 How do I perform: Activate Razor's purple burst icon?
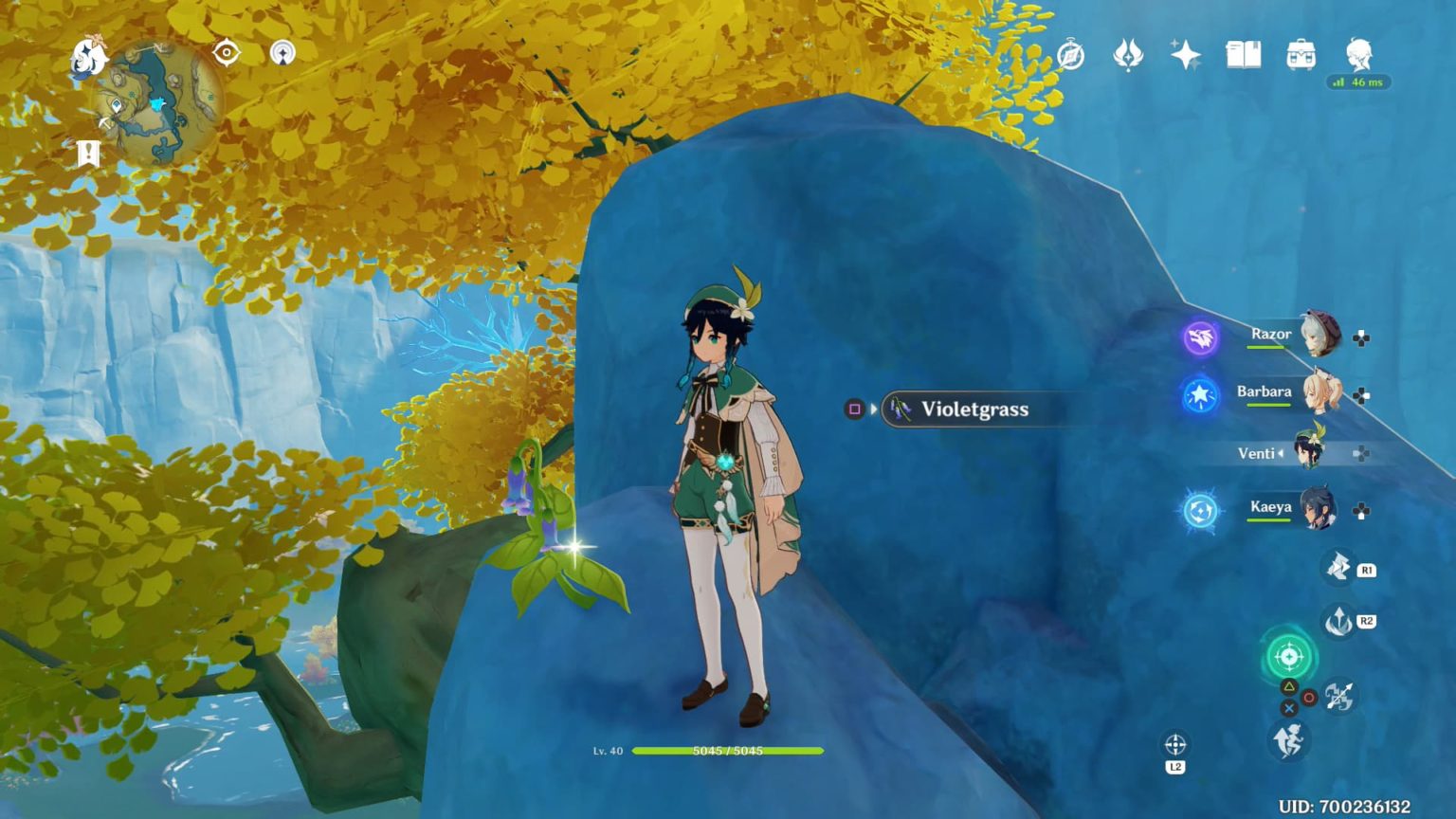[1198, 339]
